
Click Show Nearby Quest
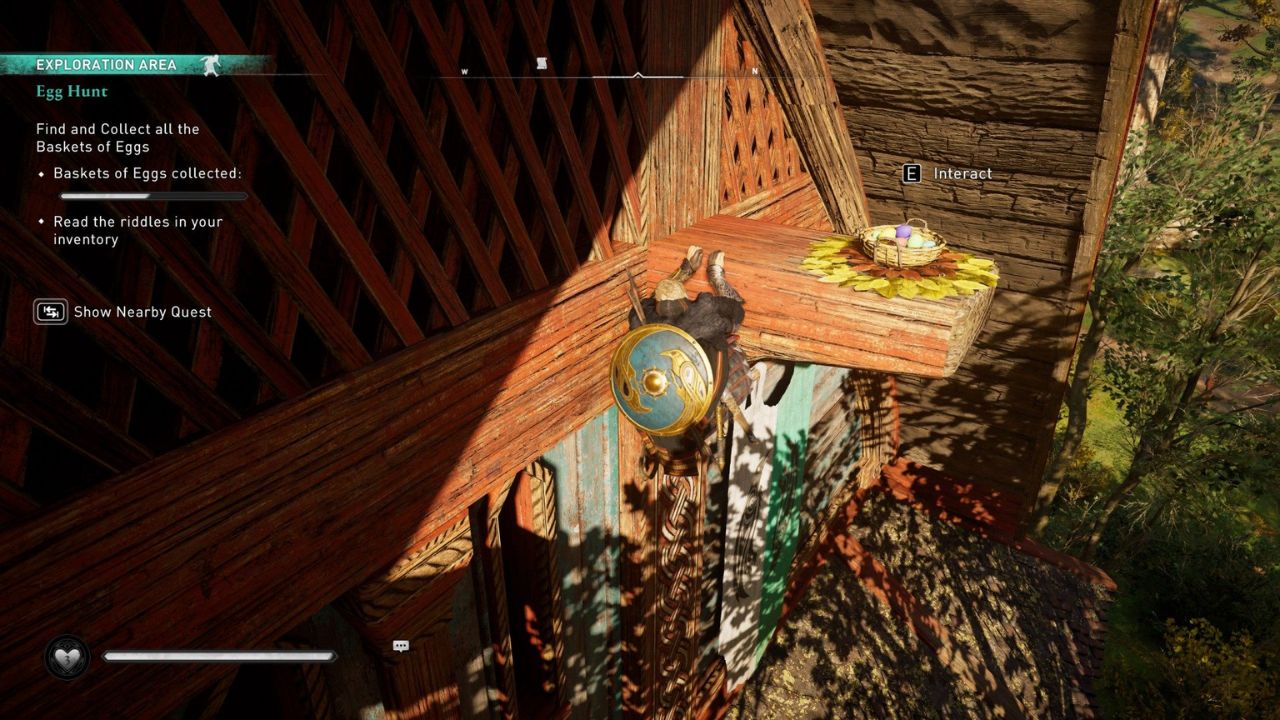[142, 312]
